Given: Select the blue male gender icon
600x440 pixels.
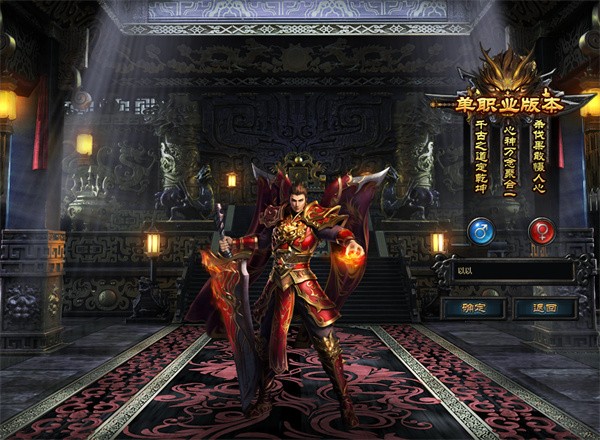Looking at the screenshot, I should coord(481,232).
